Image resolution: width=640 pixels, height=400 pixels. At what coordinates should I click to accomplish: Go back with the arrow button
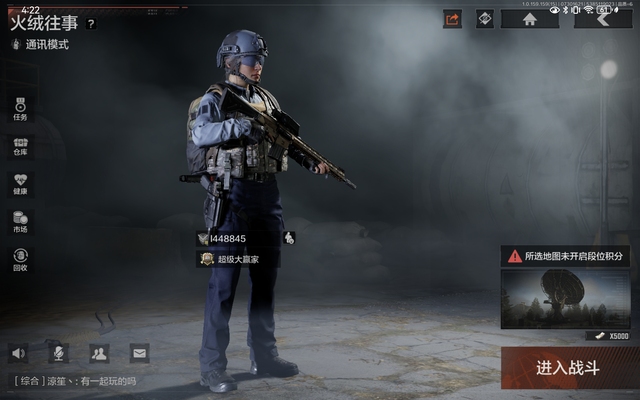[603, 18]
